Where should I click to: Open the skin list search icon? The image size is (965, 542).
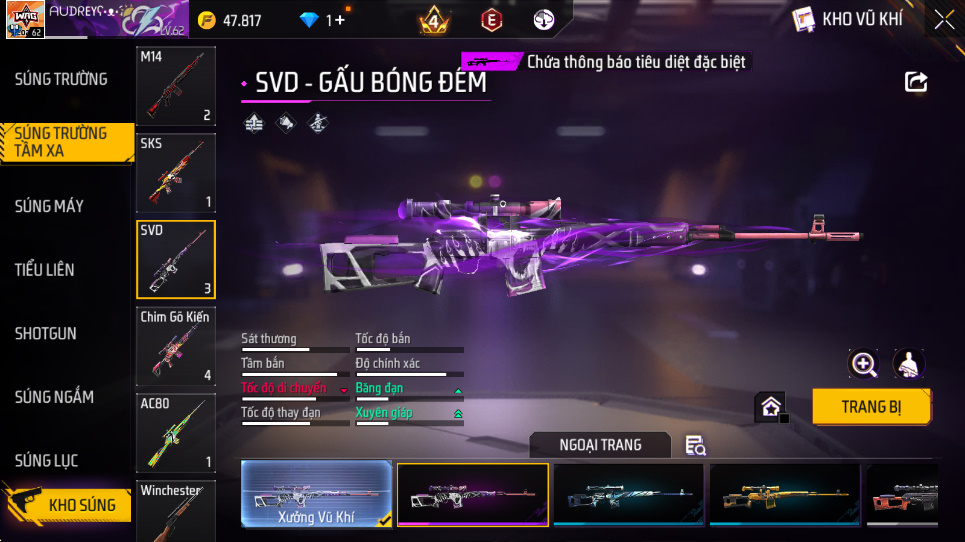tap(695, 446)
